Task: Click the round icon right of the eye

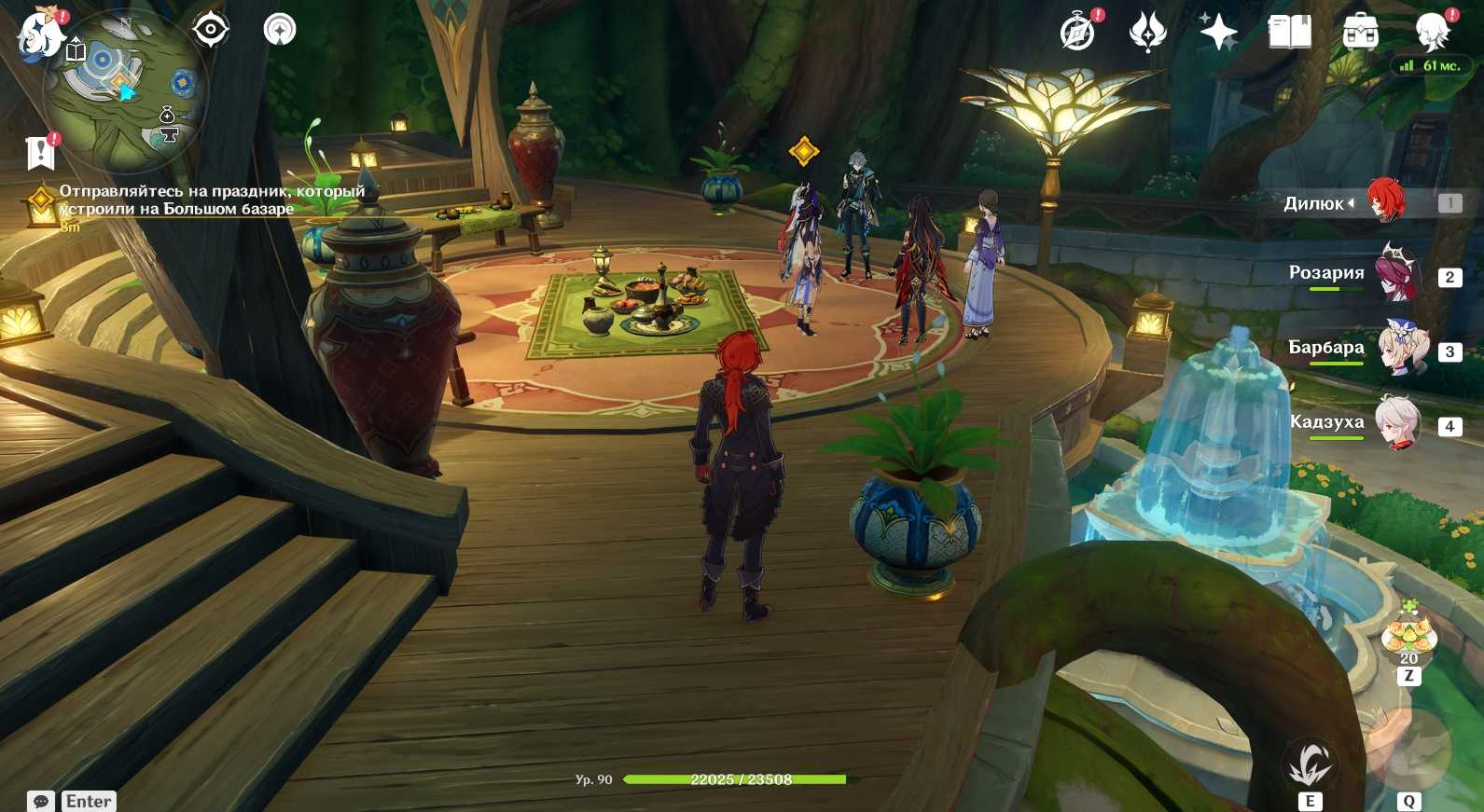Action: click(x=279, y=30)
